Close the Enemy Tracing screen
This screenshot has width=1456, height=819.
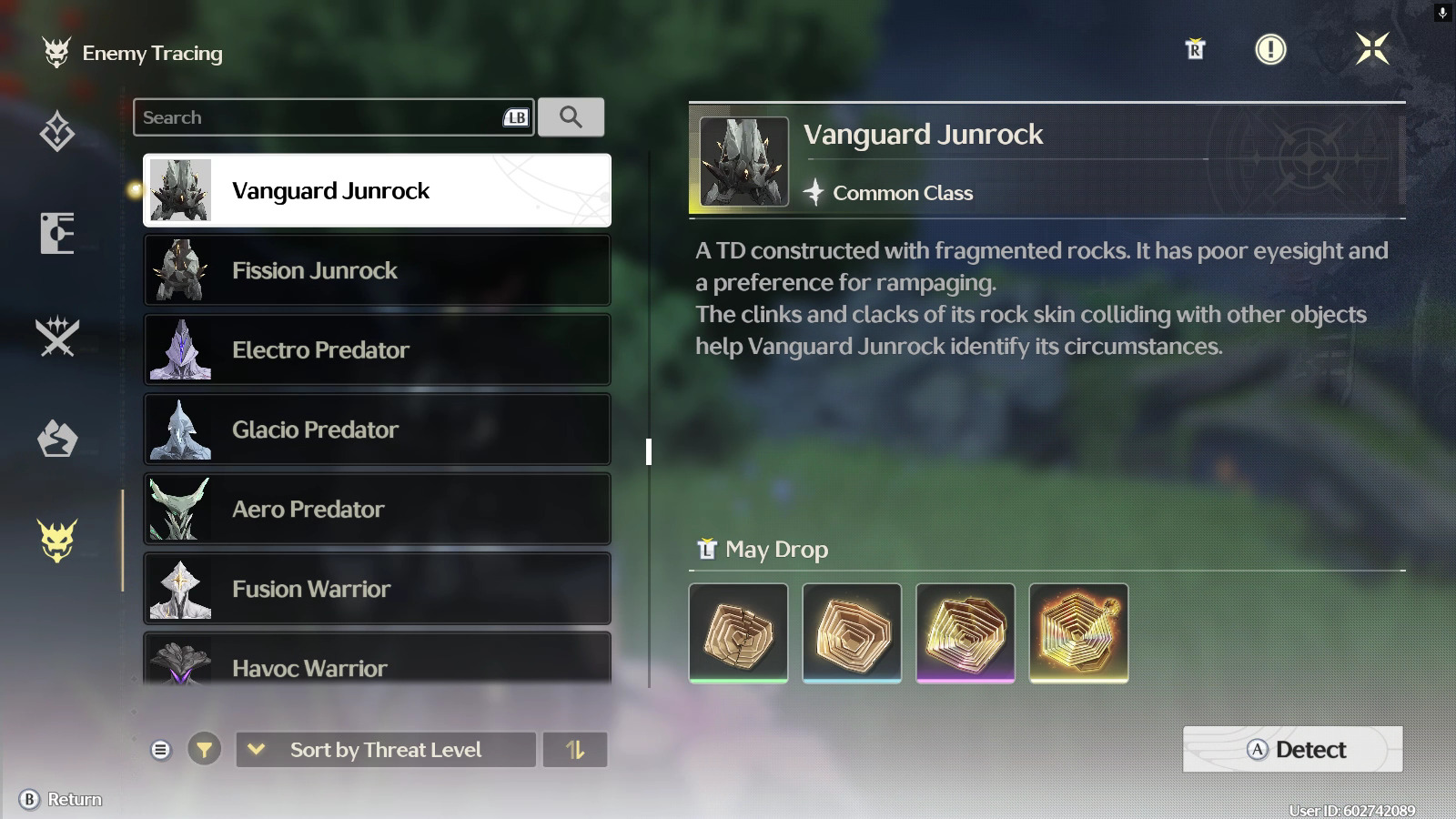point(1371,48)
